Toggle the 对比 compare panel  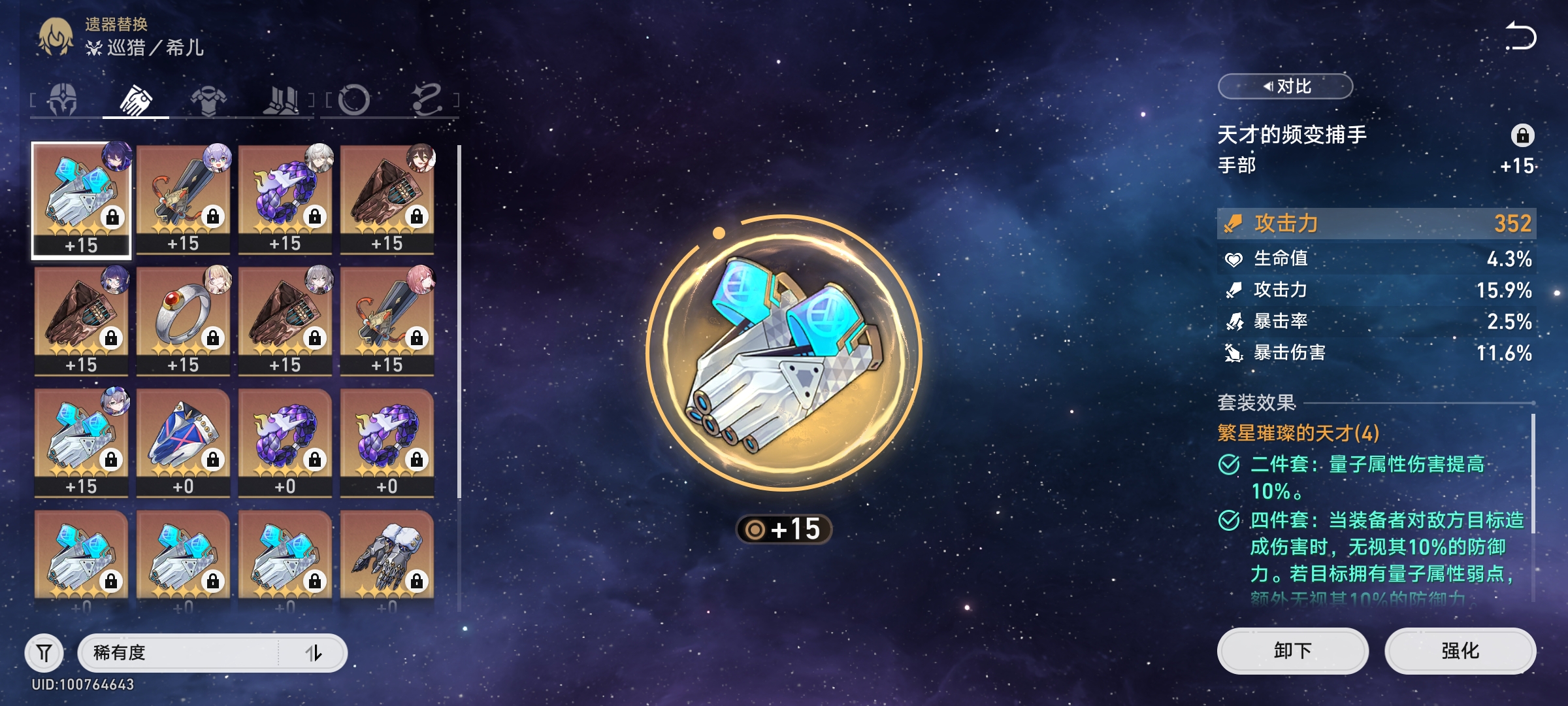(x=1285, y=86)
